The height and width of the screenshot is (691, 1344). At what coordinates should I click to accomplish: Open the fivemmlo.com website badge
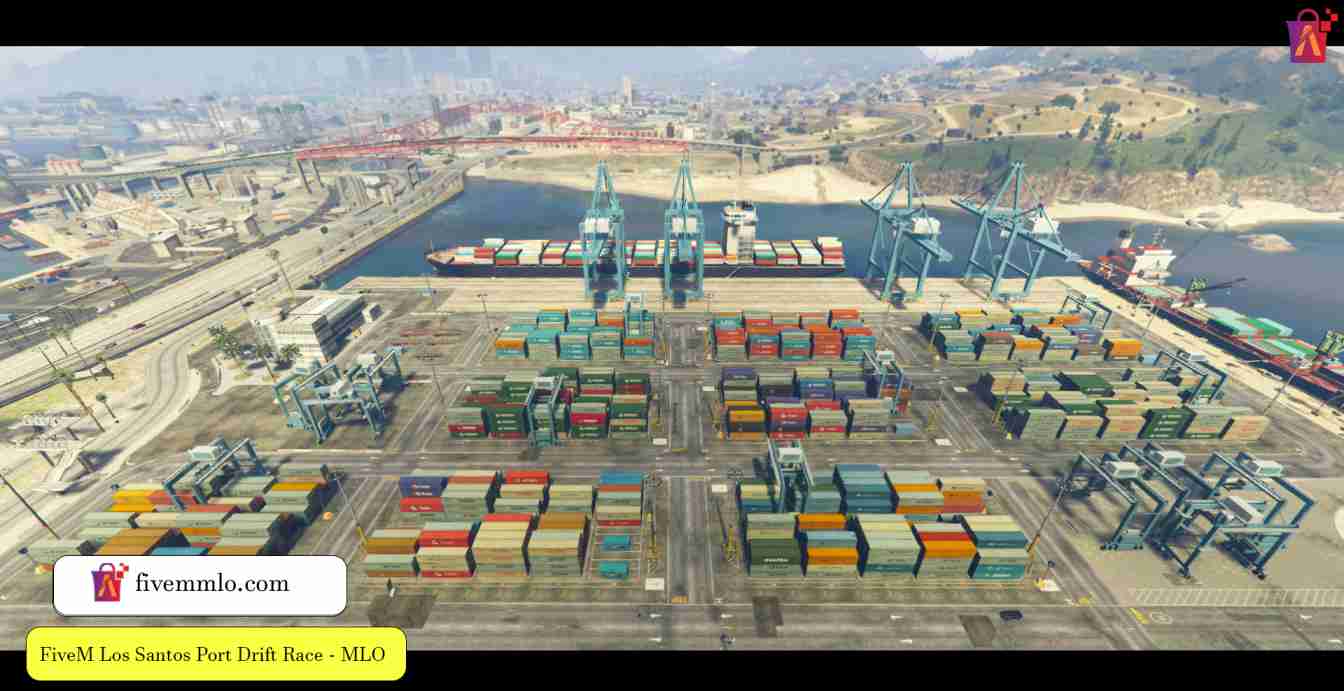(x=200, y=585)
